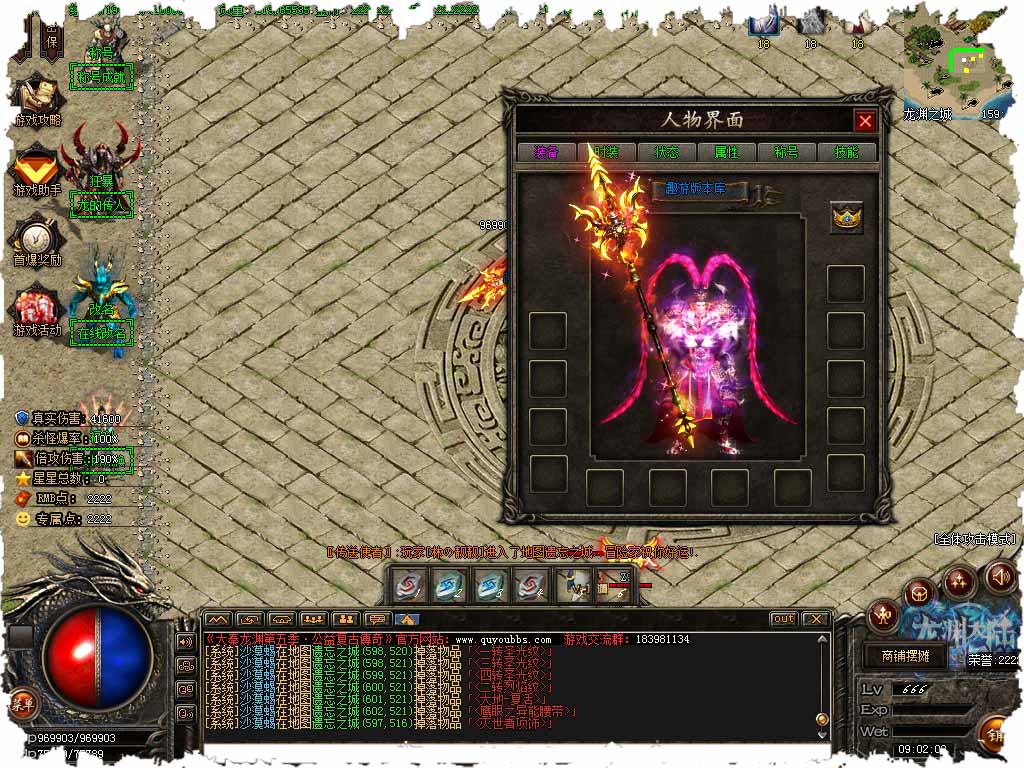Toggle the speaker sound button
Screen dimensions: 1024x768
click(x=1000, y=577)
